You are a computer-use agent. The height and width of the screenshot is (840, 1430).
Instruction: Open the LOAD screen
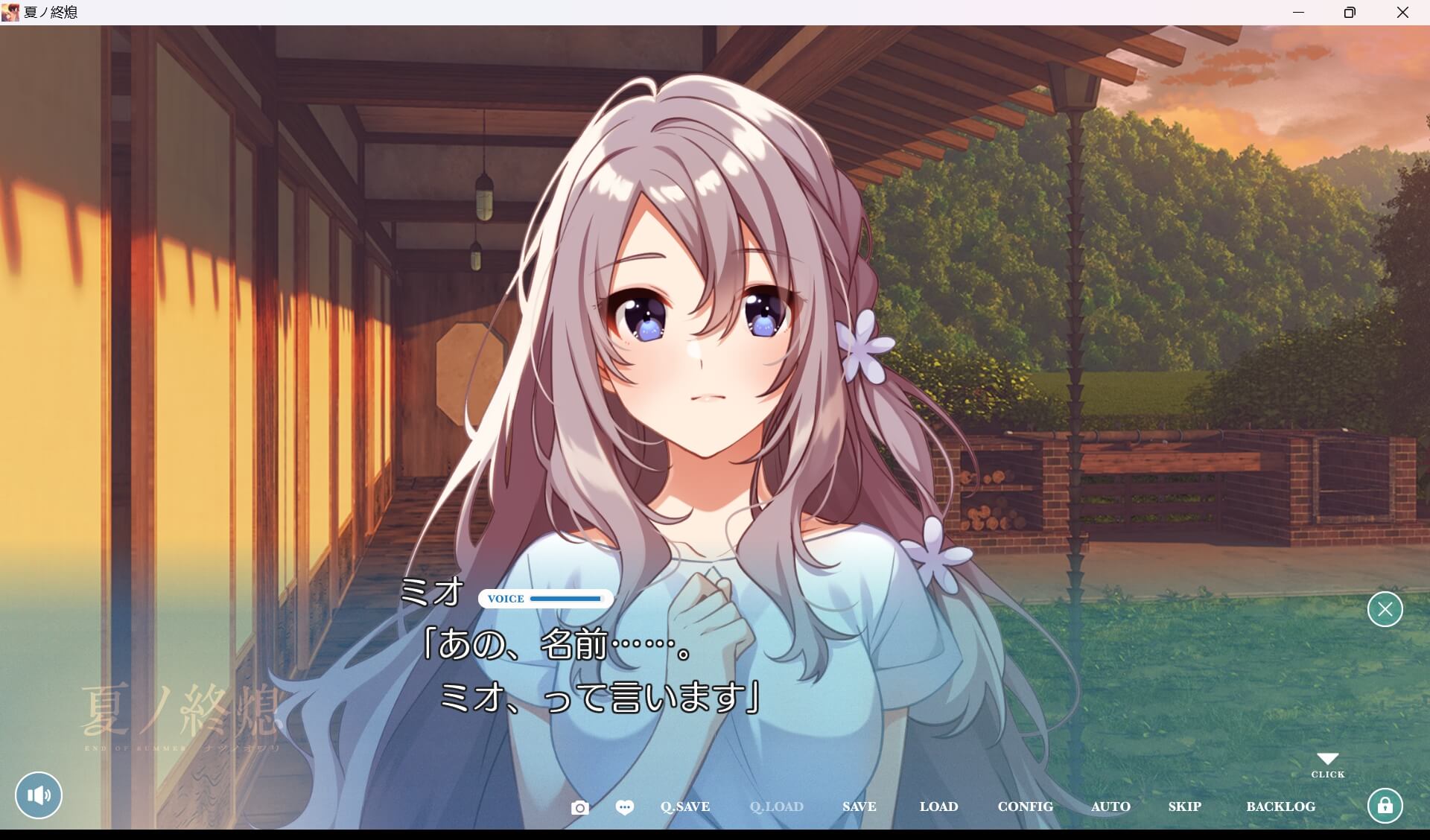(938, 806)
